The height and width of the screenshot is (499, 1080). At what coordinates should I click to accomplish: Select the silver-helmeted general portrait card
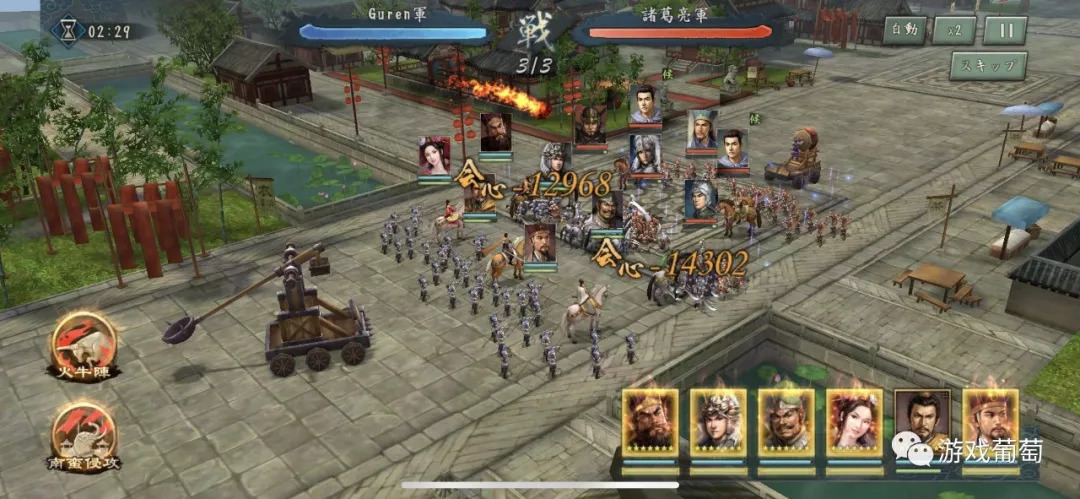[718, 423]
